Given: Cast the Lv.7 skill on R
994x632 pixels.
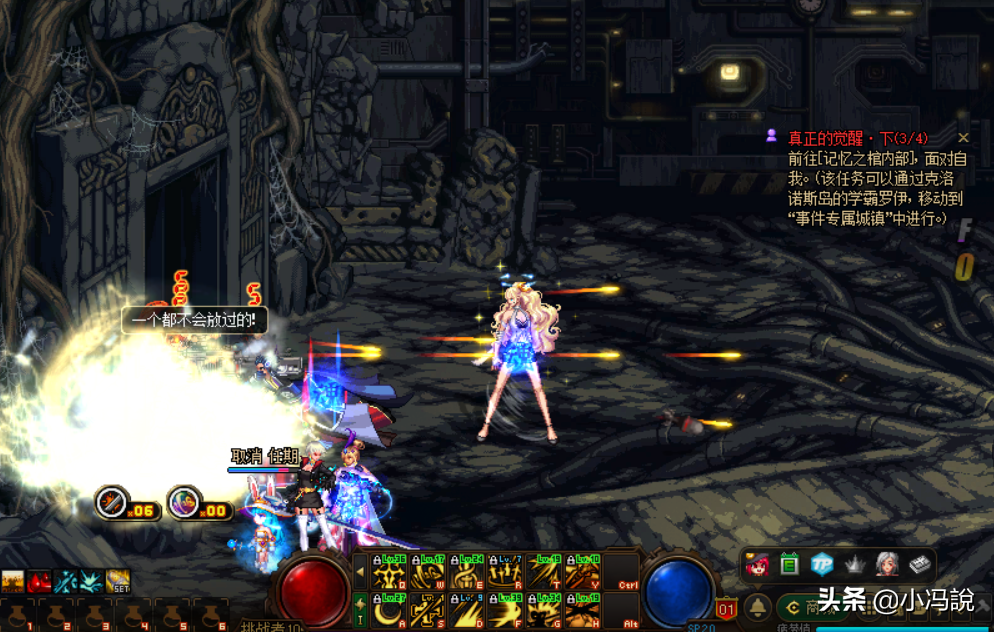Looking at the screenshot, I should click(505, 572).
